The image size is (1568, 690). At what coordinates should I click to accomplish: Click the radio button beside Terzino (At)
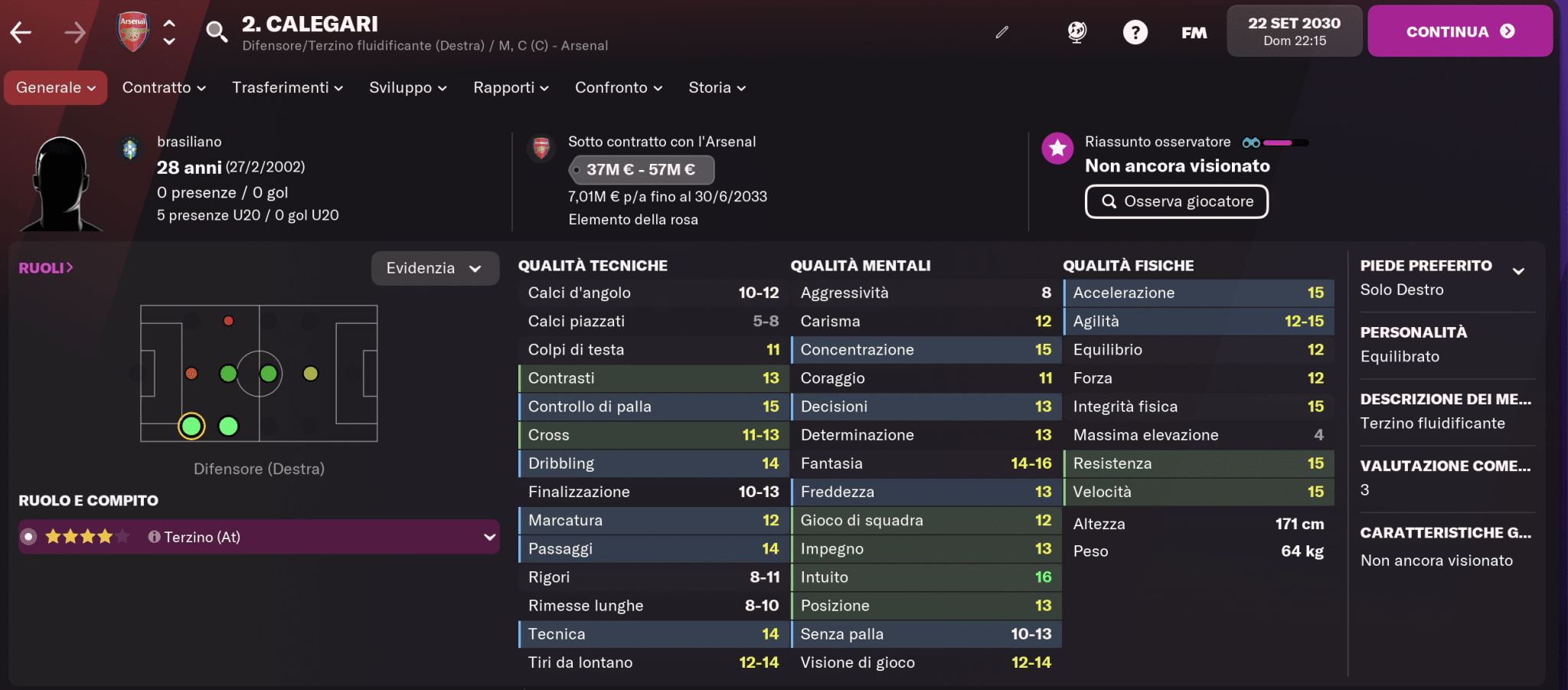[29, 537]
